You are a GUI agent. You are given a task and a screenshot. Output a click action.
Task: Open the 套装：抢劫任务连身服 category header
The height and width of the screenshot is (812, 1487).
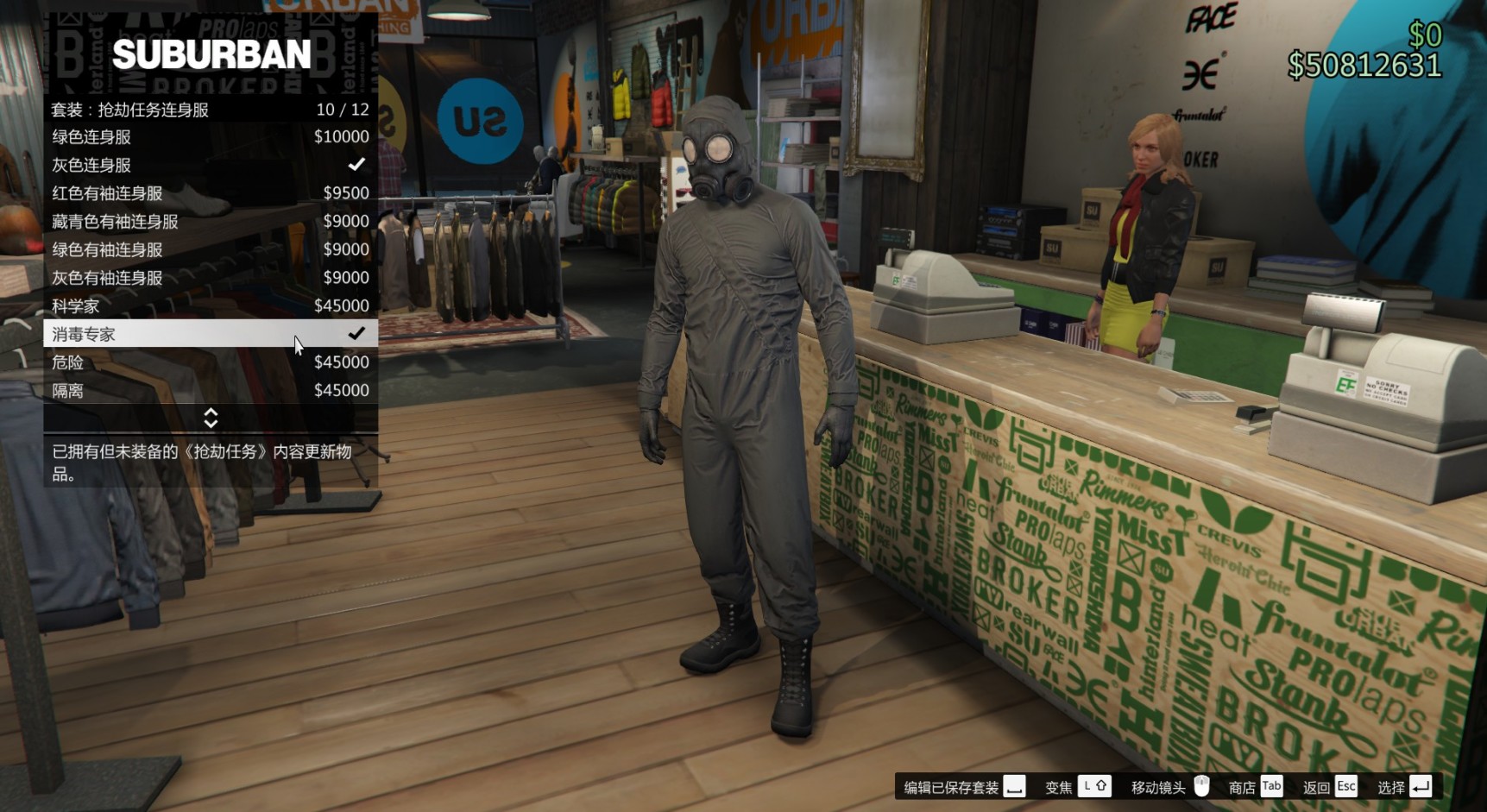(210, 110)
